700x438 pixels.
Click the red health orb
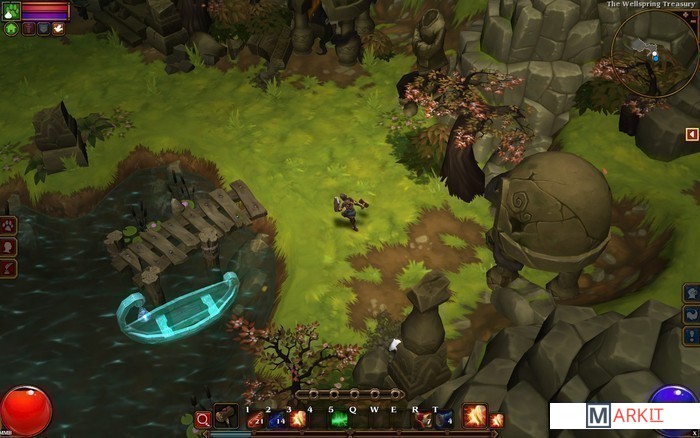[24, 412]
